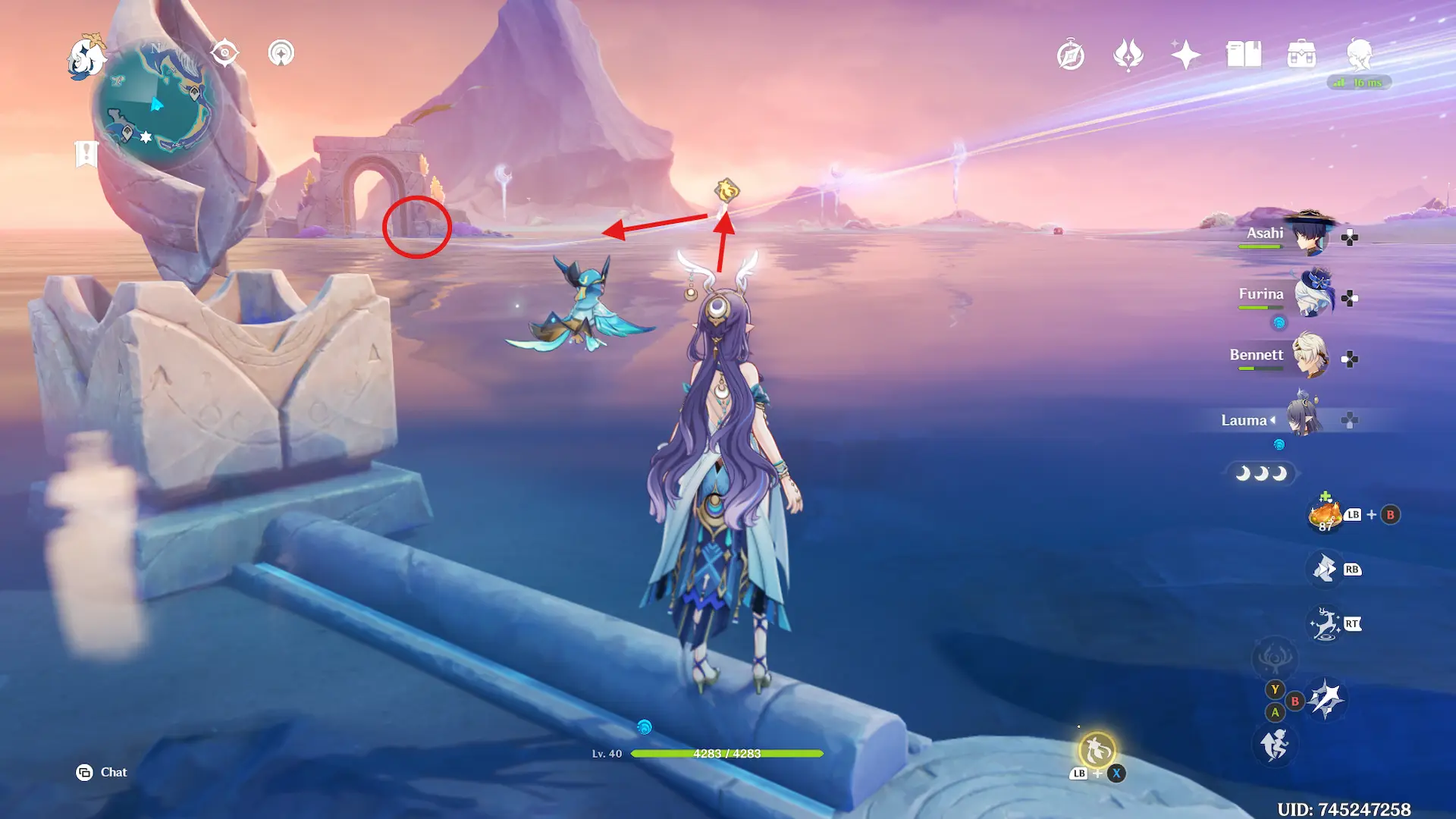Activate the deer elemental skill icon
Screen dimensions: 1456x819
click(1325, 624)
